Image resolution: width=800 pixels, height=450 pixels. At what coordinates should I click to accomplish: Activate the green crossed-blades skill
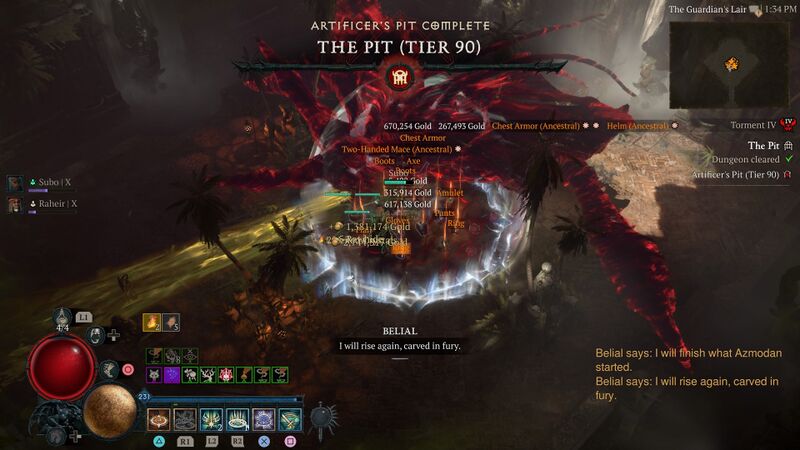point(289,419)
